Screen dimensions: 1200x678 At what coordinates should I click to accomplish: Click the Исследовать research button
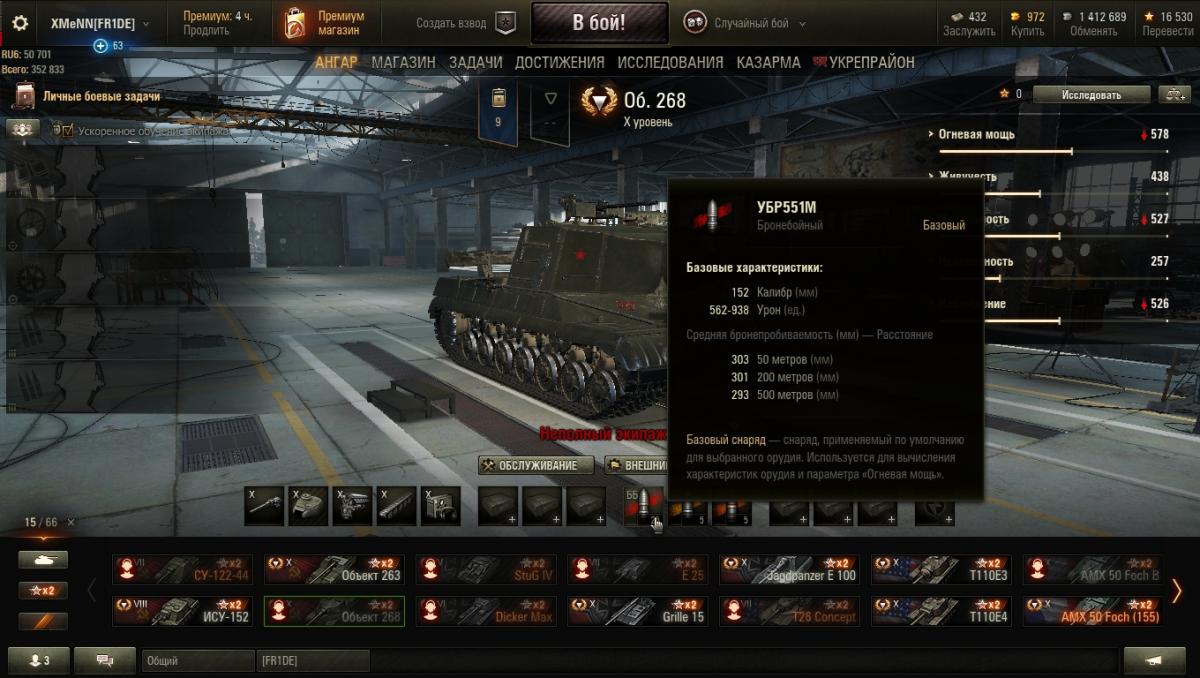point(1090,95)
